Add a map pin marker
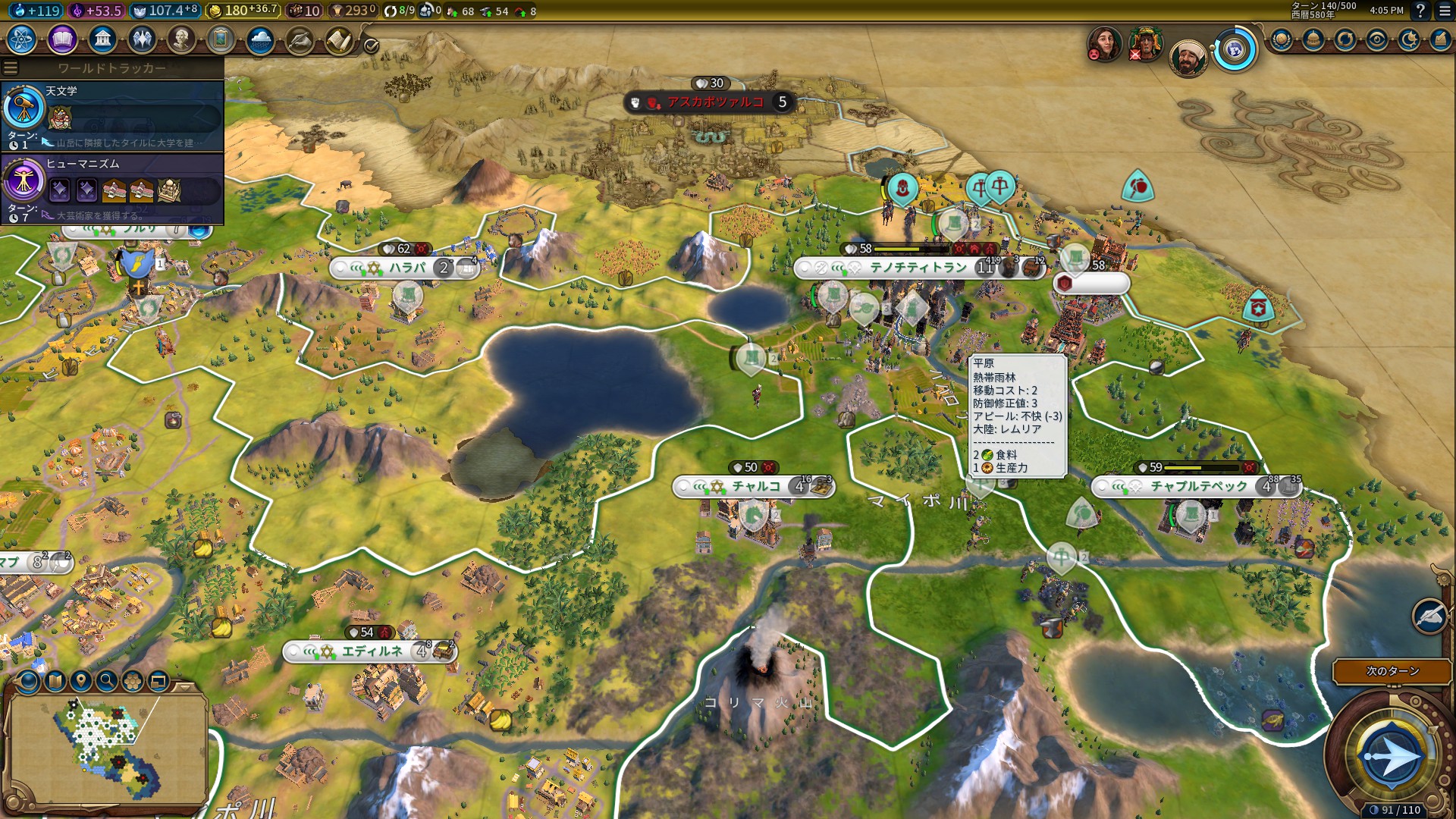This screenshot has height=819, width=1456. pyautogui.click(x=81, y=681)
